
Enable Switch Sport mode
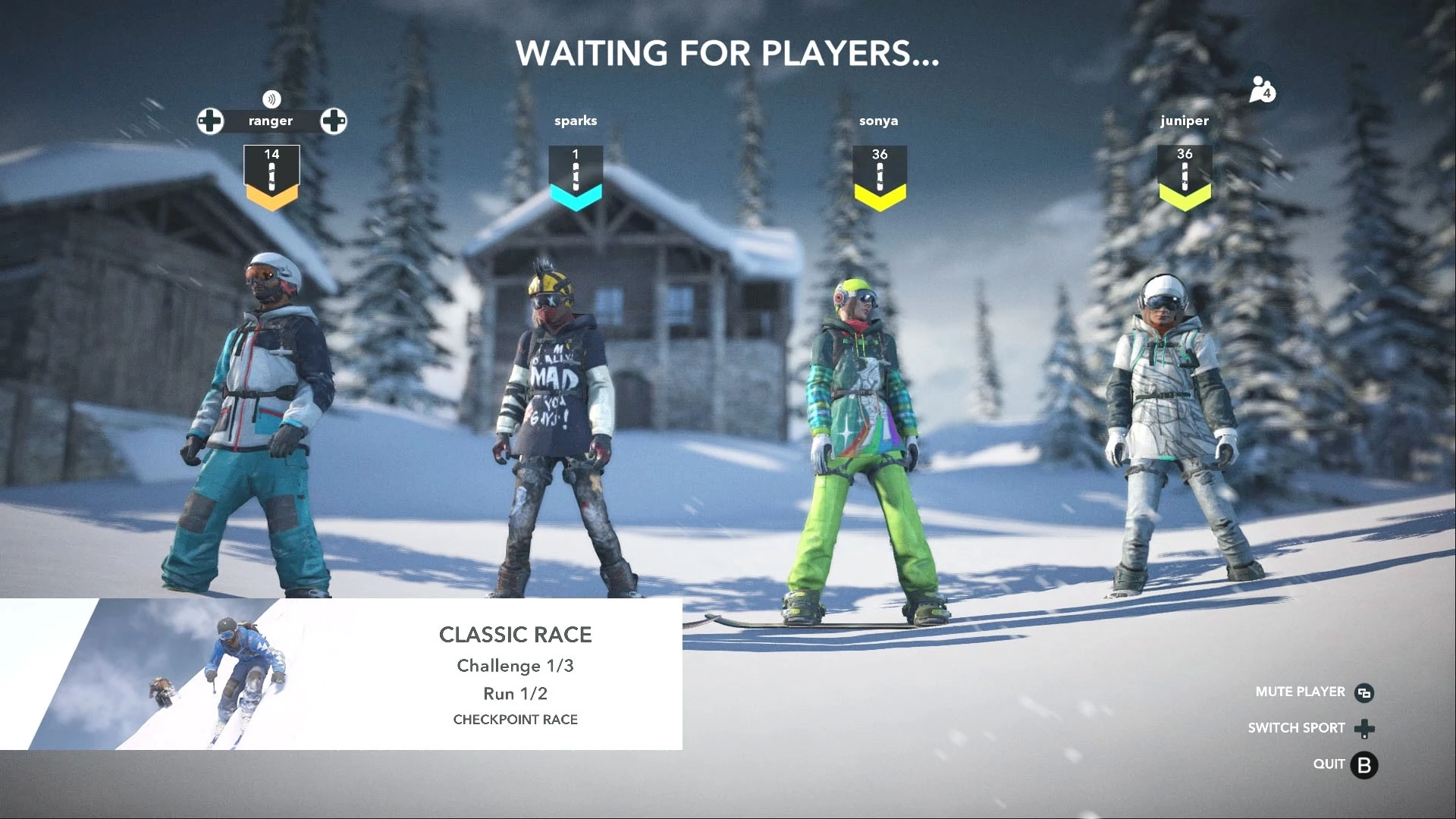(x=1298, y=728)
